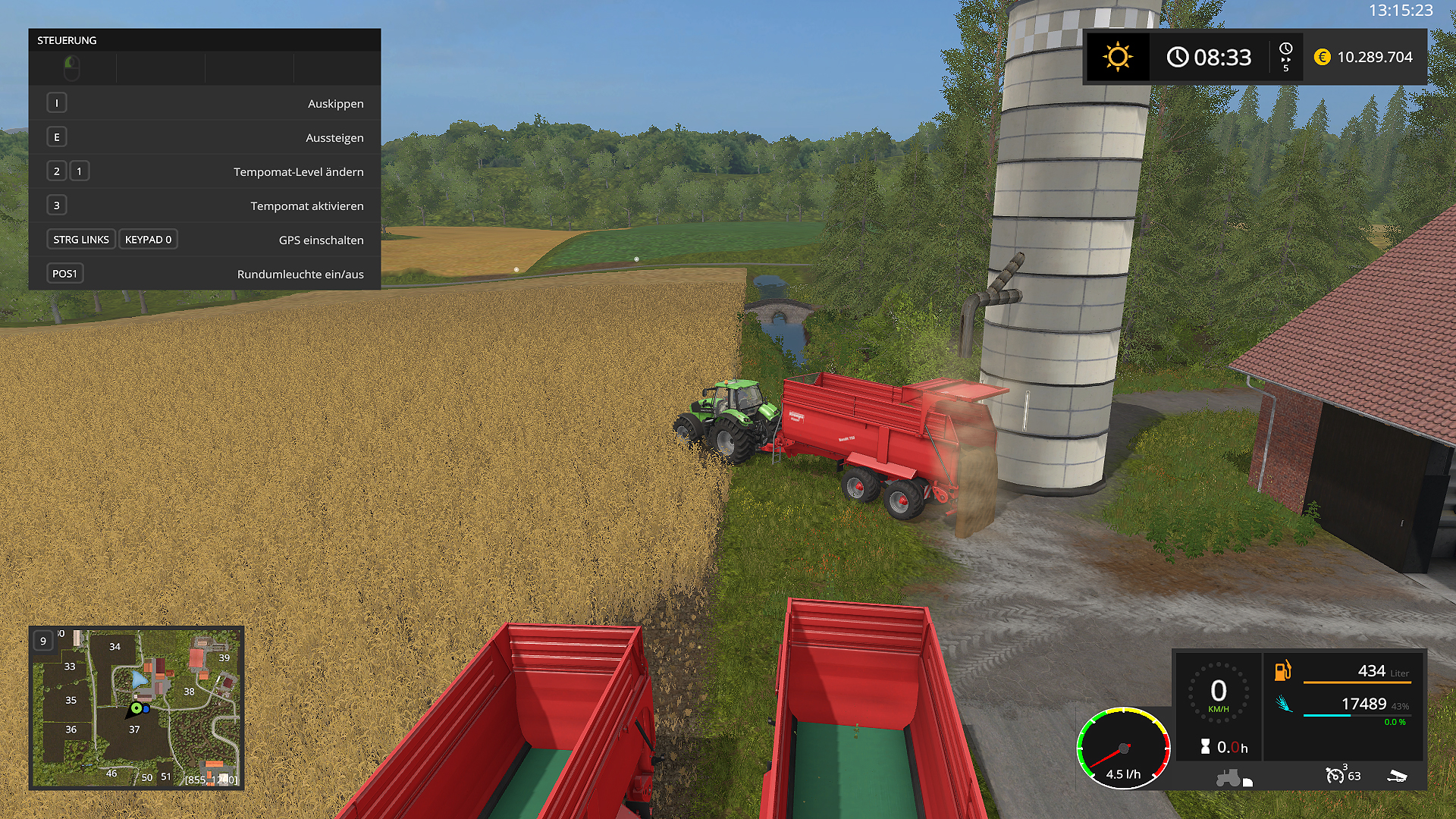Click the euro coin money icon
The height and width of the screenshot is (819, 1456).
click(x=1322, y=57)
